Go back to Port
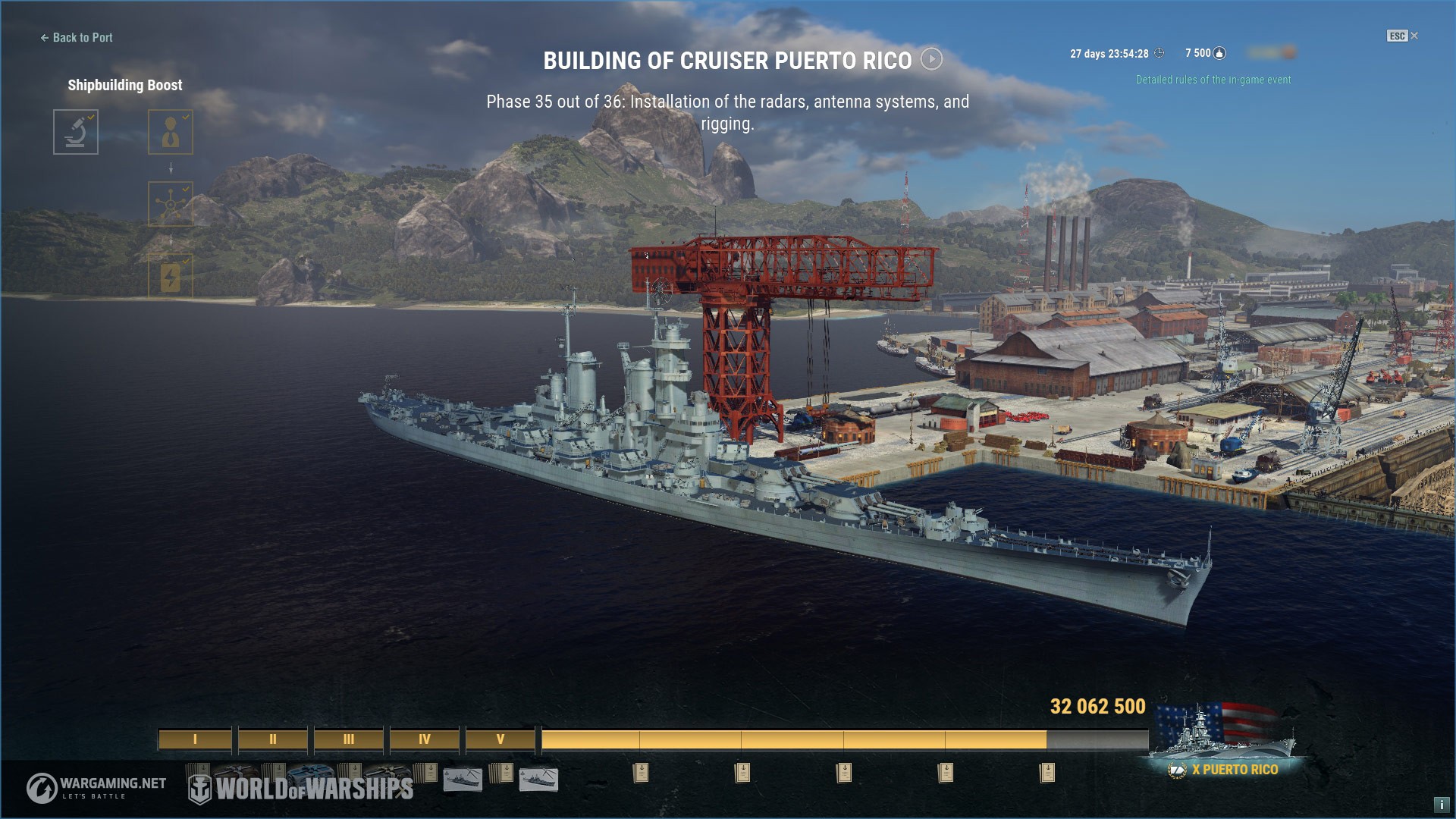1456x819 pixels. pyautogui.click(x=77, y=38)
